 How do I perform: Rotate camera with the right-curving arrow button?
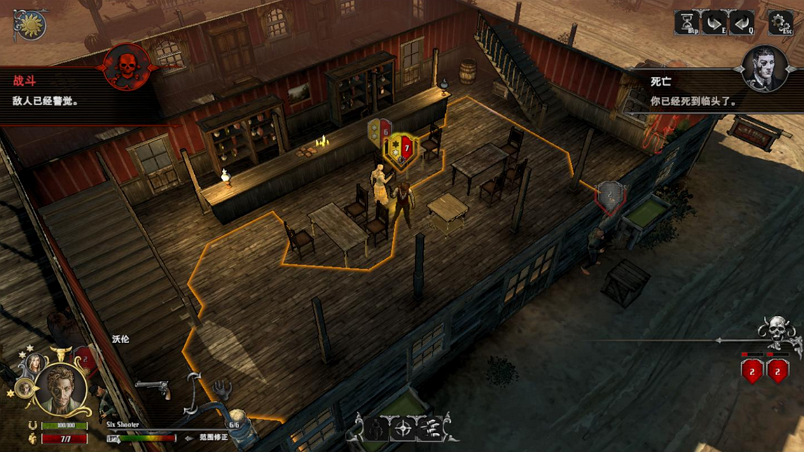point(714,23)
